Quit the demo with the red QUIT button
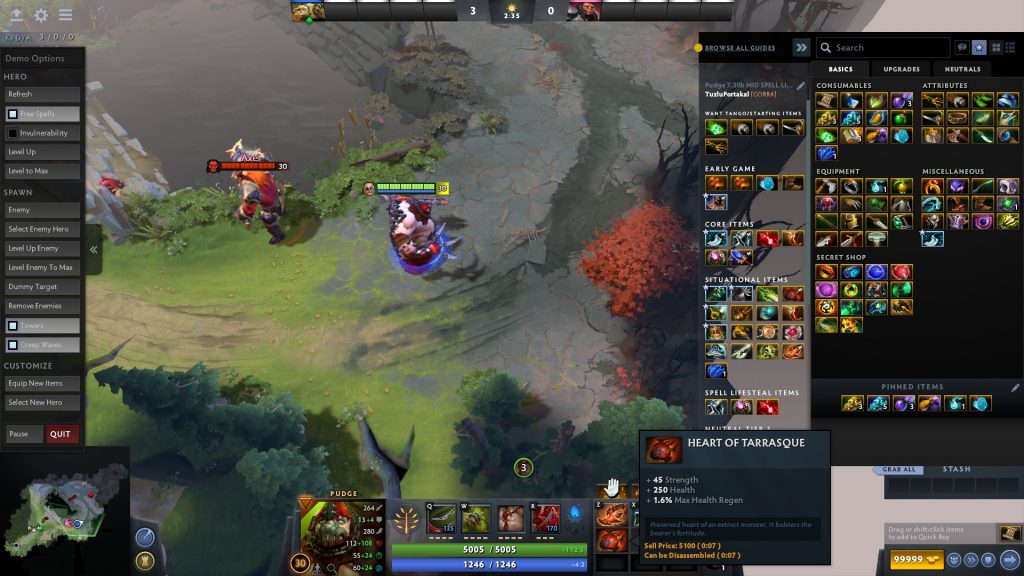The image size is (1024, 576). (x=62, y=434)
